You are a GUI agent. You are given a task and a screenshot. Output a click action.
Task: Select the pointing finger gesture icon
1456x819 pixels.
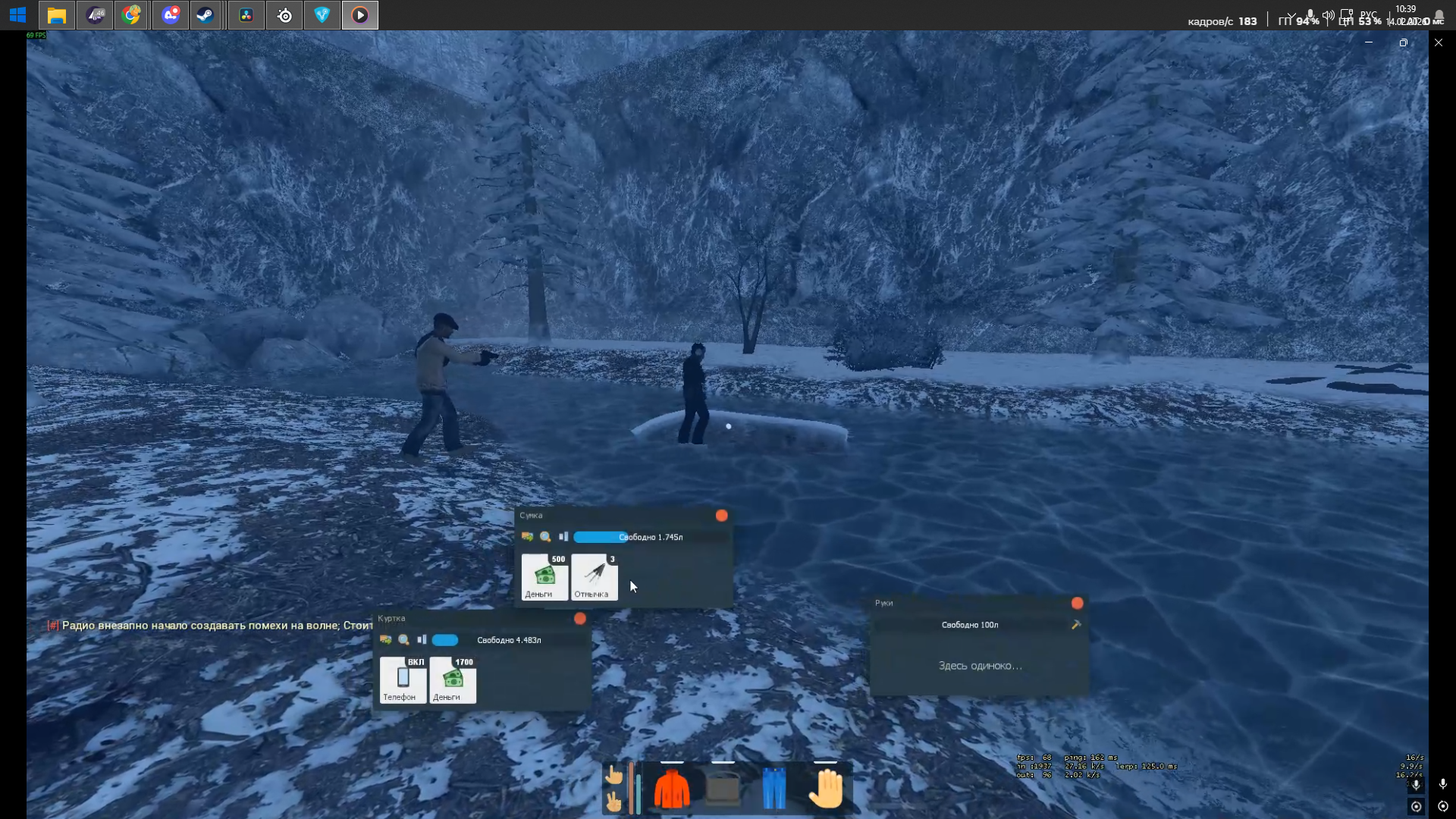613,775
